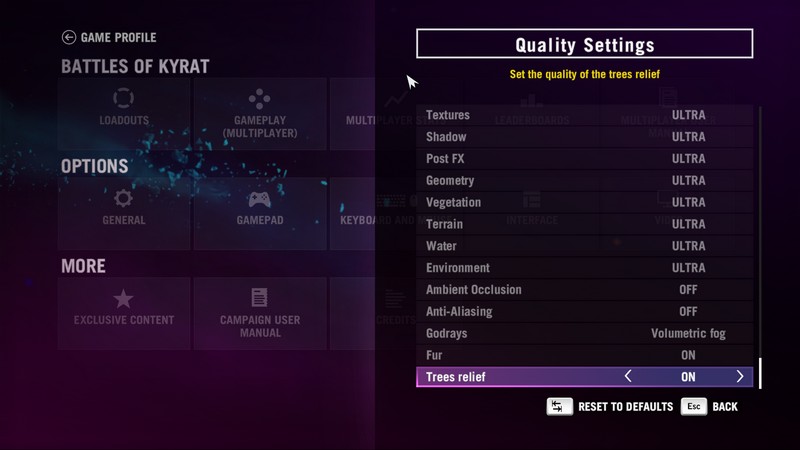
Task: Pick the Geometry quality row
Action: 584,181
